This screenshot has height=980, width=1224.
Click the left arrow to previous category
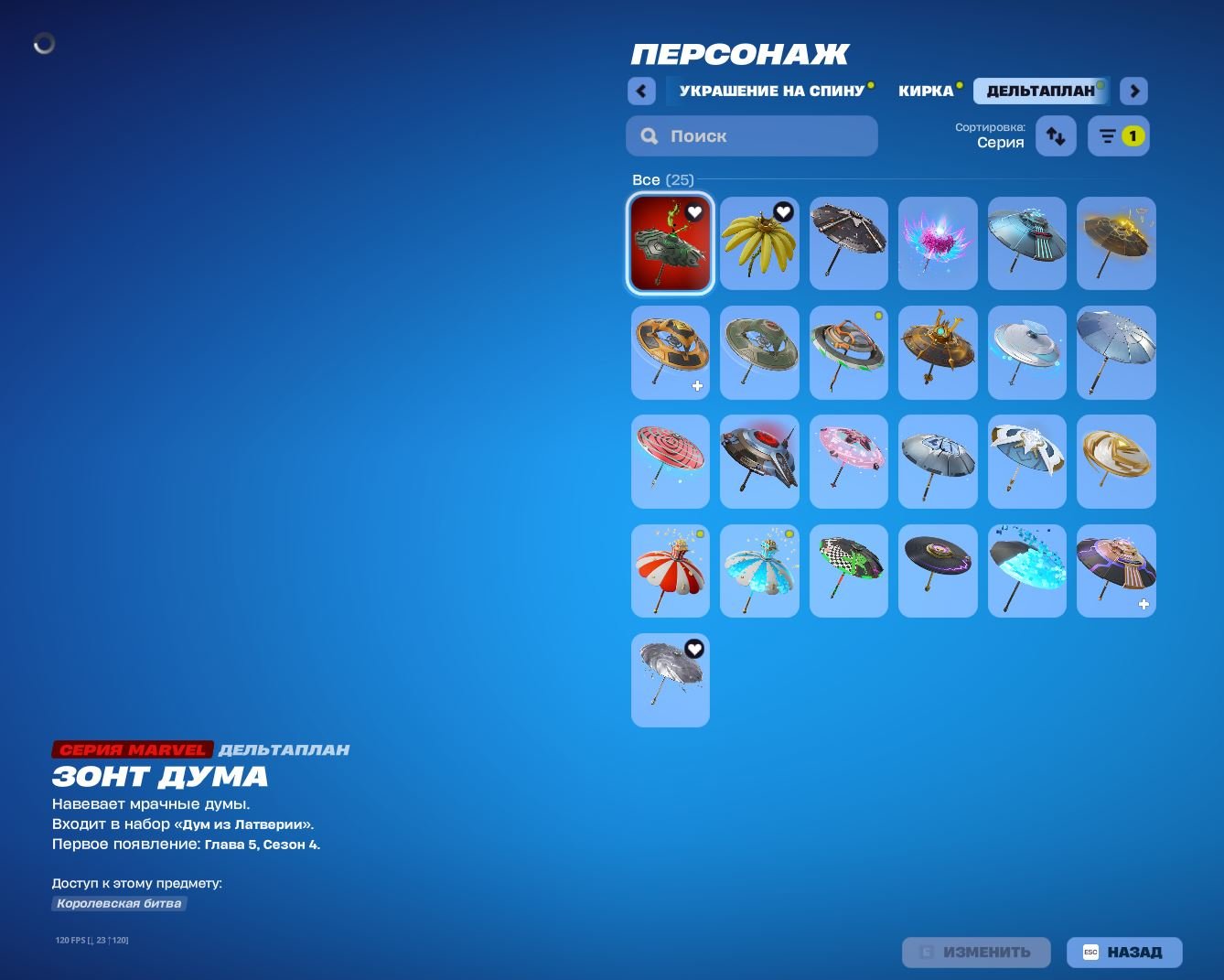[x=641, y=91]
